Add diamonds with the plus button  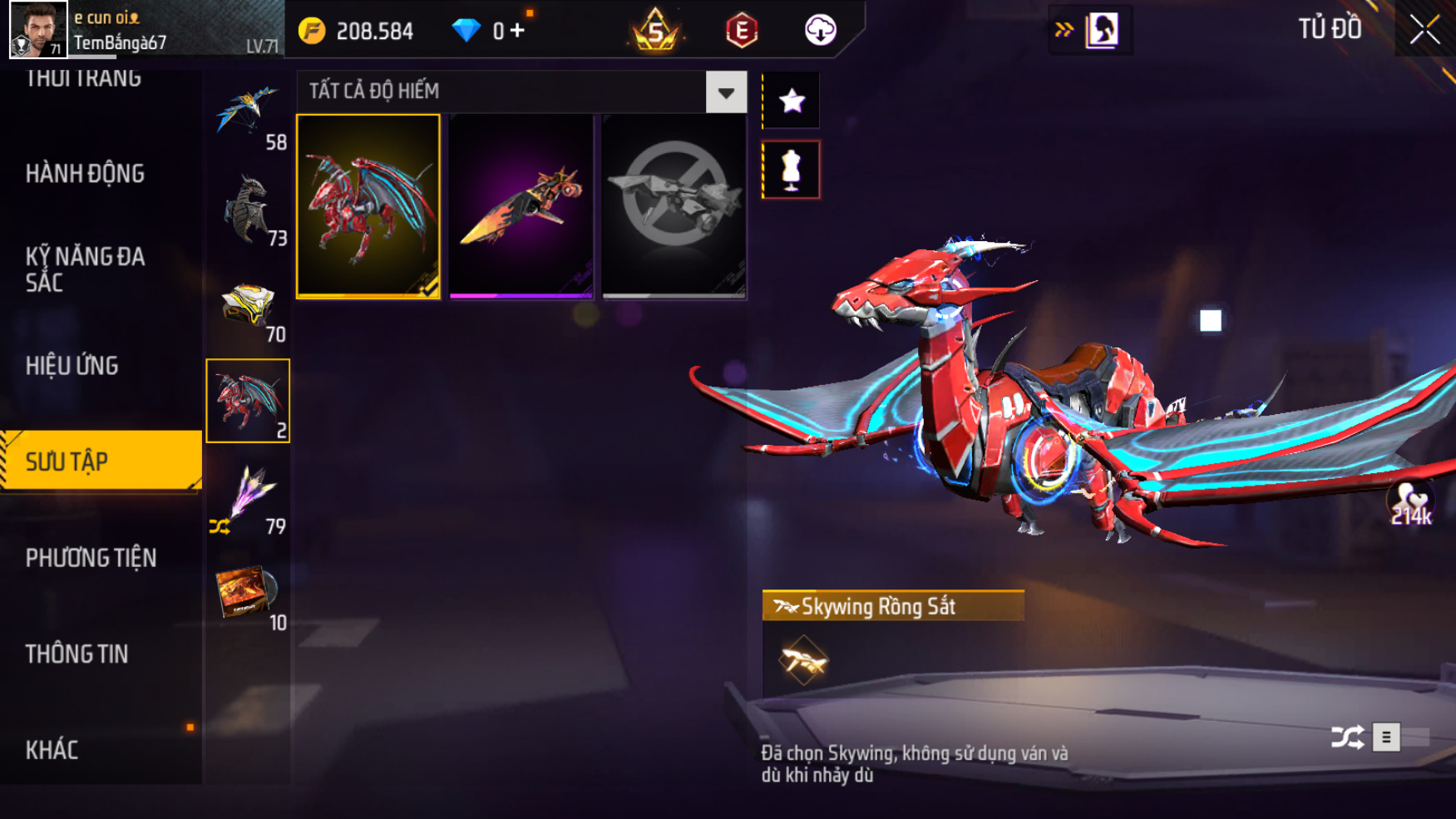[518, 31]
